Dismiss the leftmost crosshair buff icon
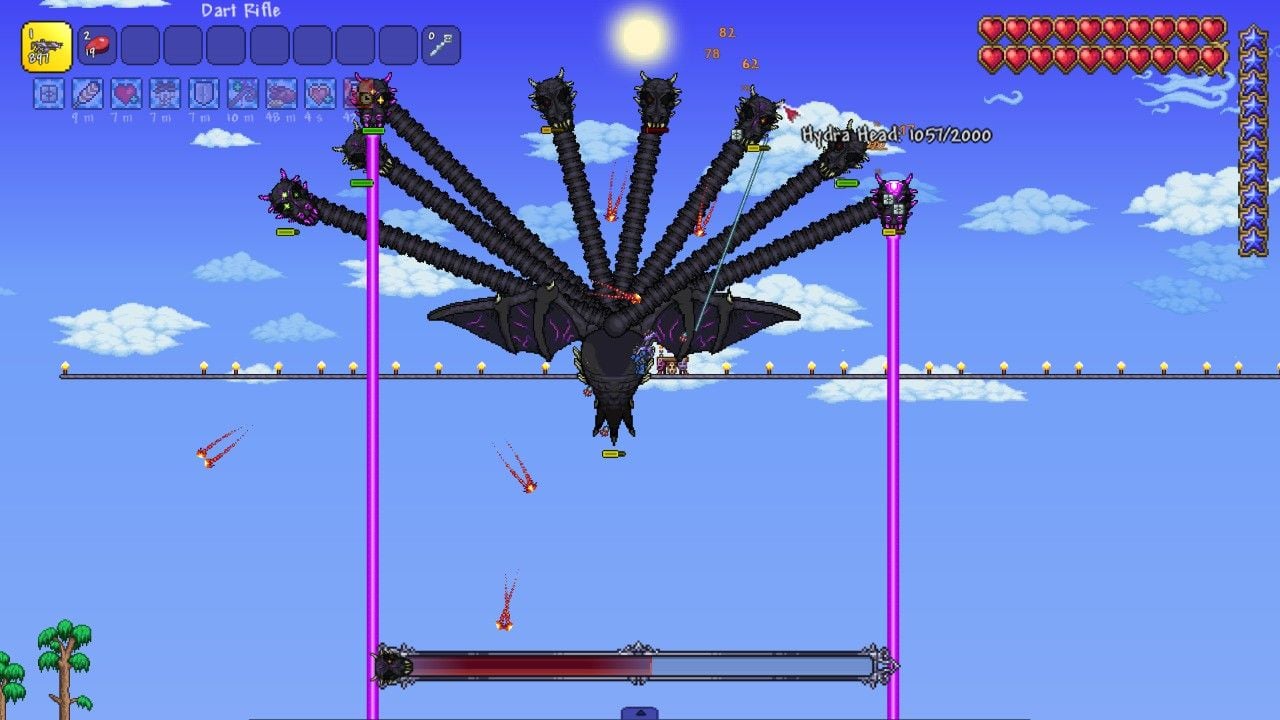 47,95
